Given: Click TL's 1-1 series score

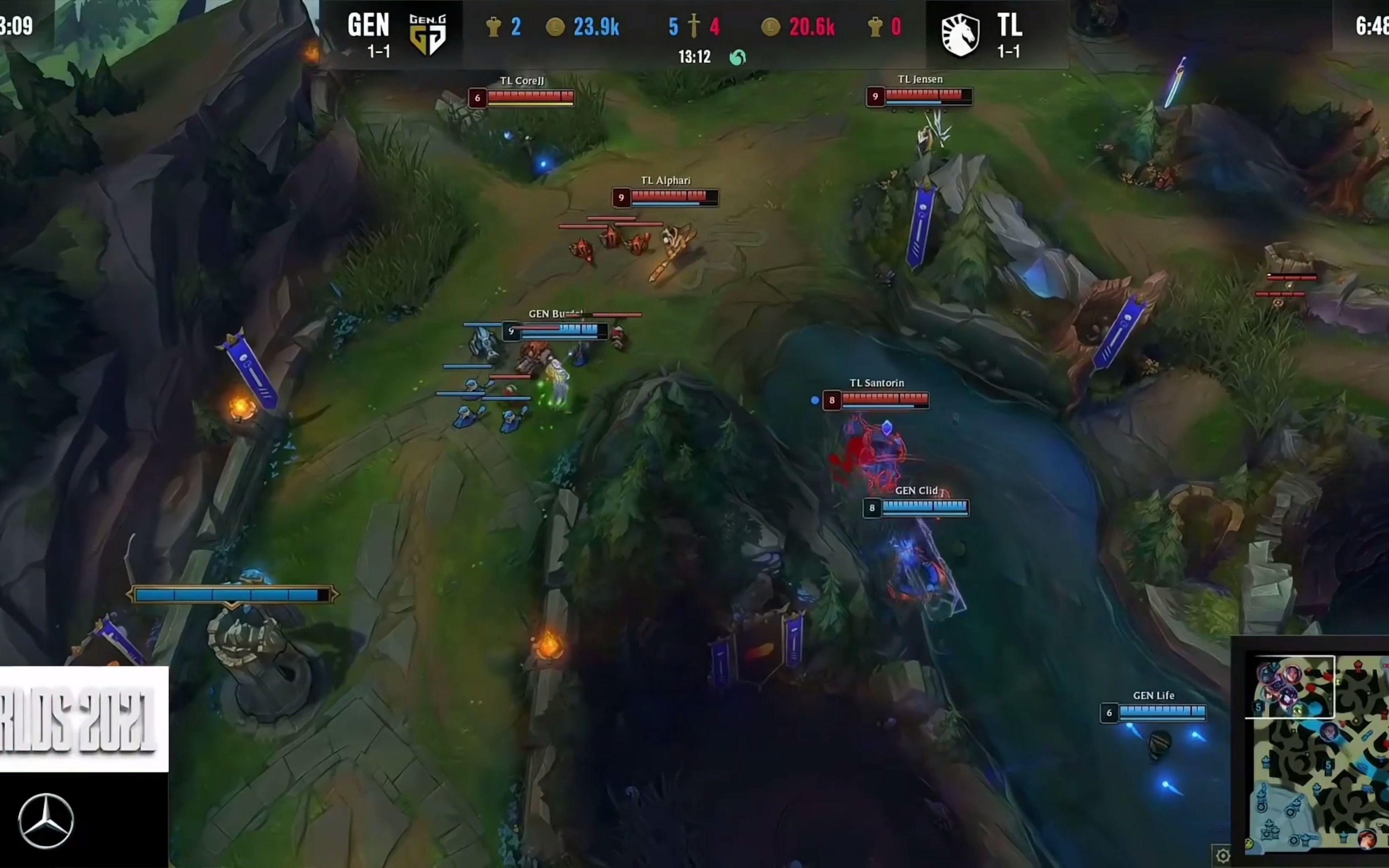Looking at the screenshot, I should tap(1011, 51).
